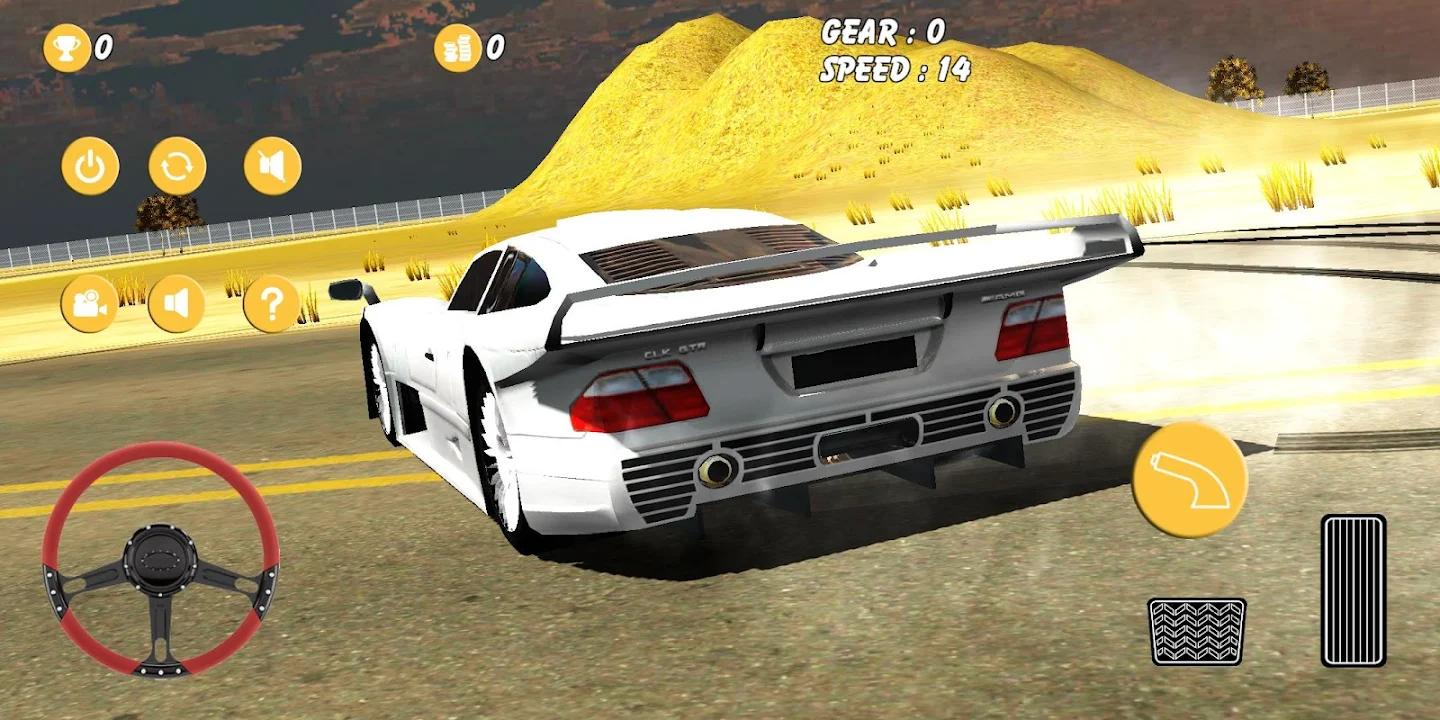Viewport: 1440px width, 720px height.
Task: Step on the brake pedal
Action: pyautogui.click(x=1196, y=632)
